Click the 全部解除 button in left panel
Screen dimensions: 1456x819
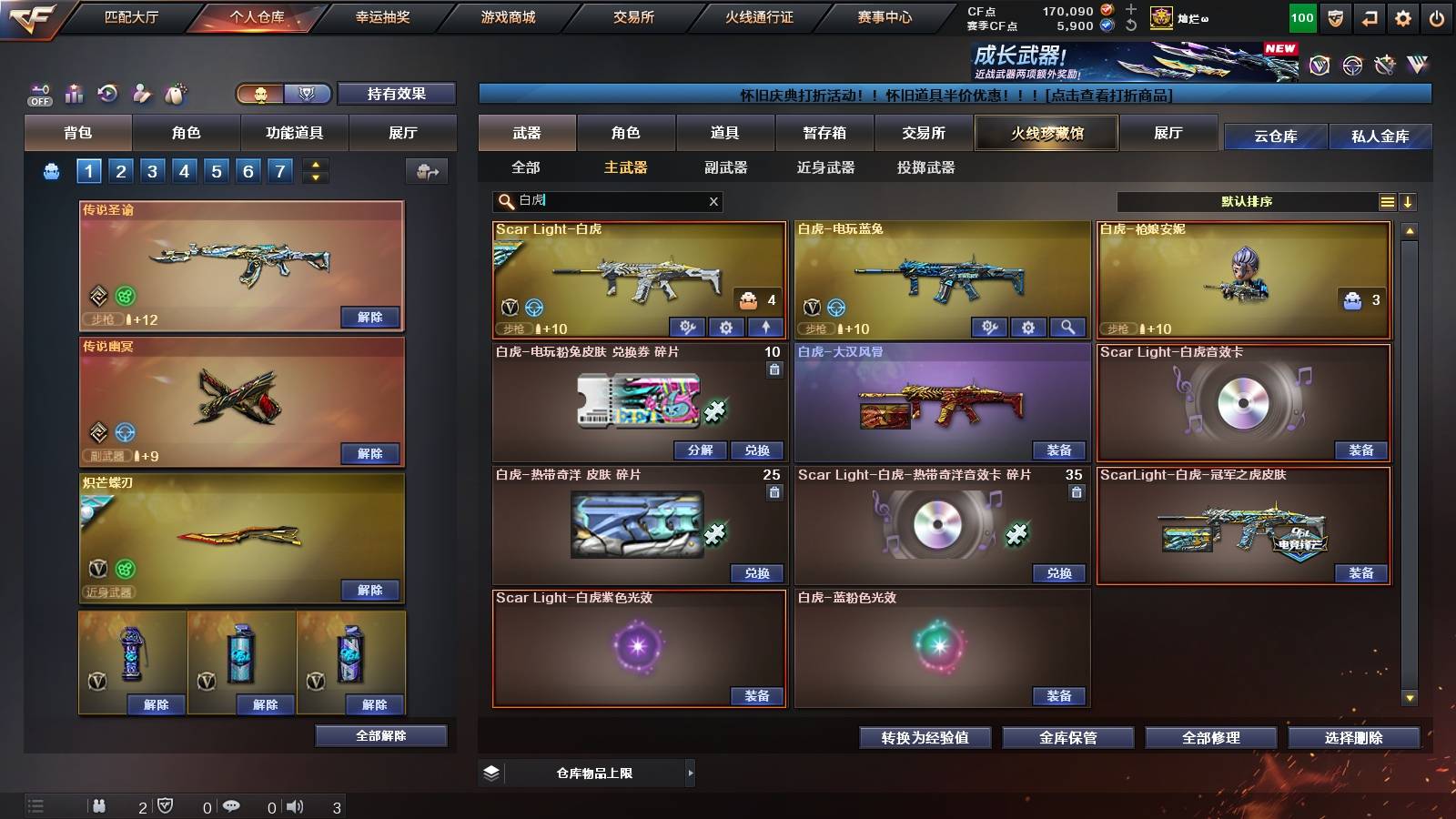tap(380, 735)
